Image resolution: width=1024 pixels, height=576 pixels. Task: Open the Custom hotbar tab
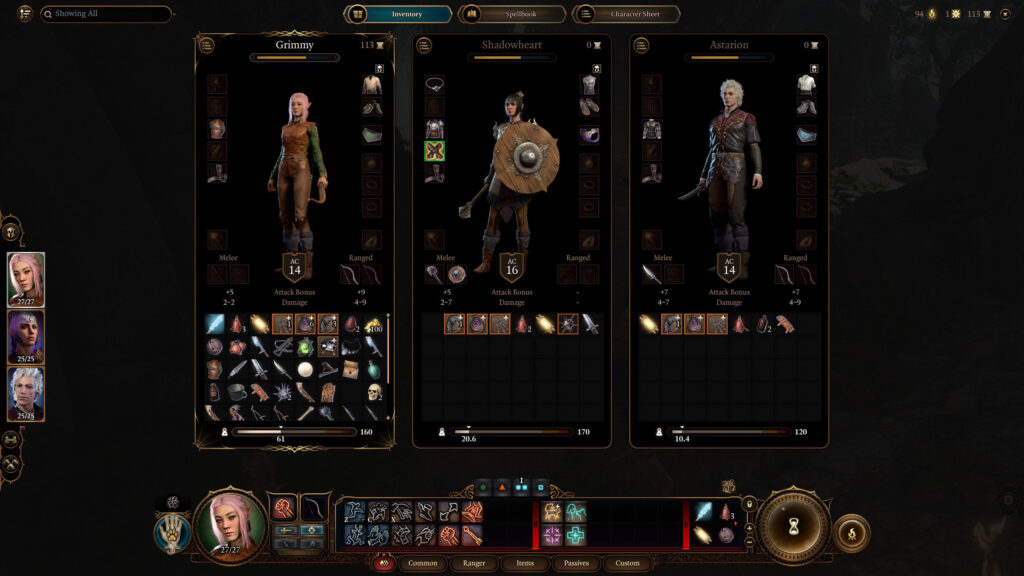point(627,563)
